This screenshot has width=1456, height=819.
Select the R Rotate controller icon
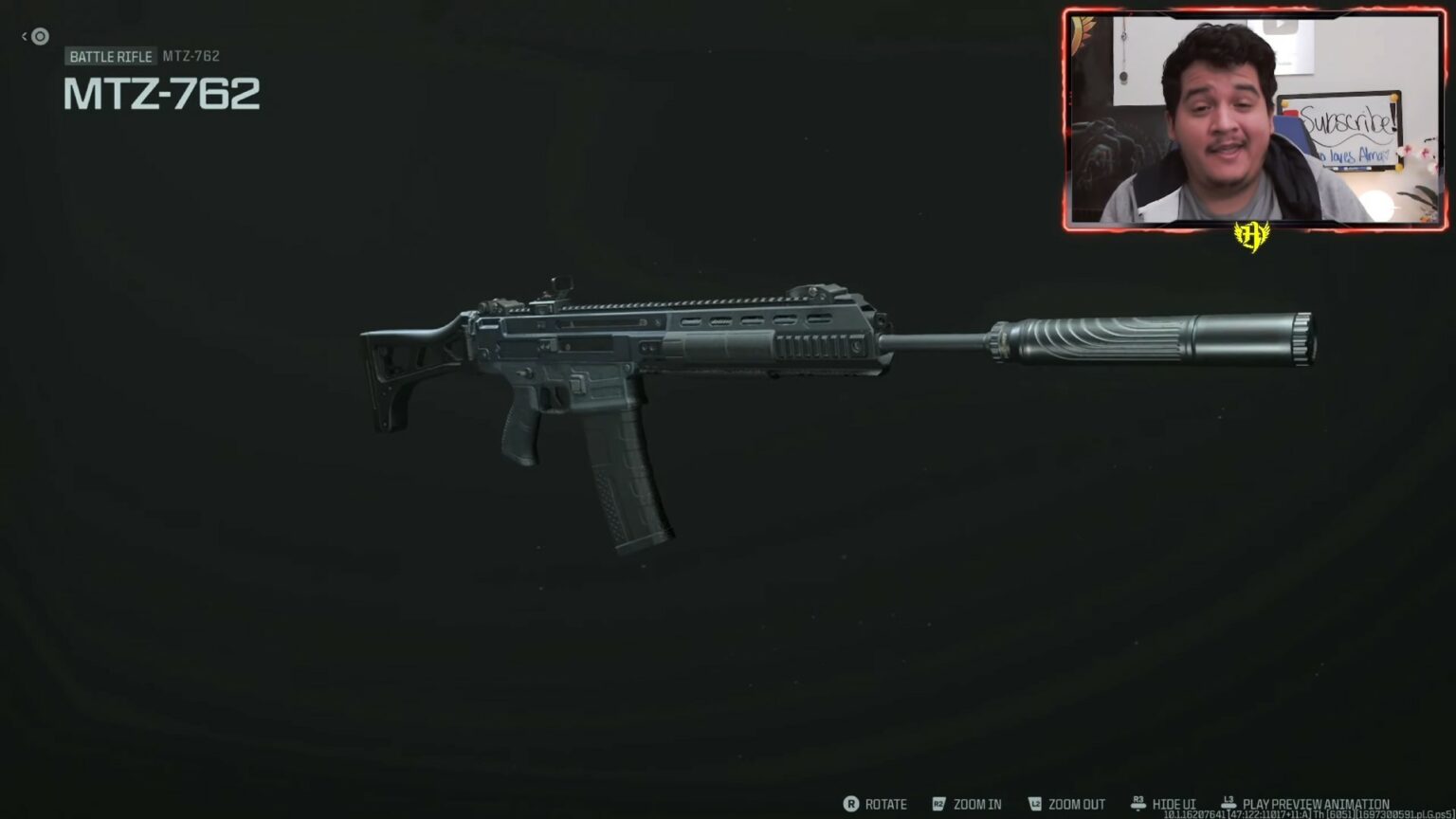[x=850, y=804]
